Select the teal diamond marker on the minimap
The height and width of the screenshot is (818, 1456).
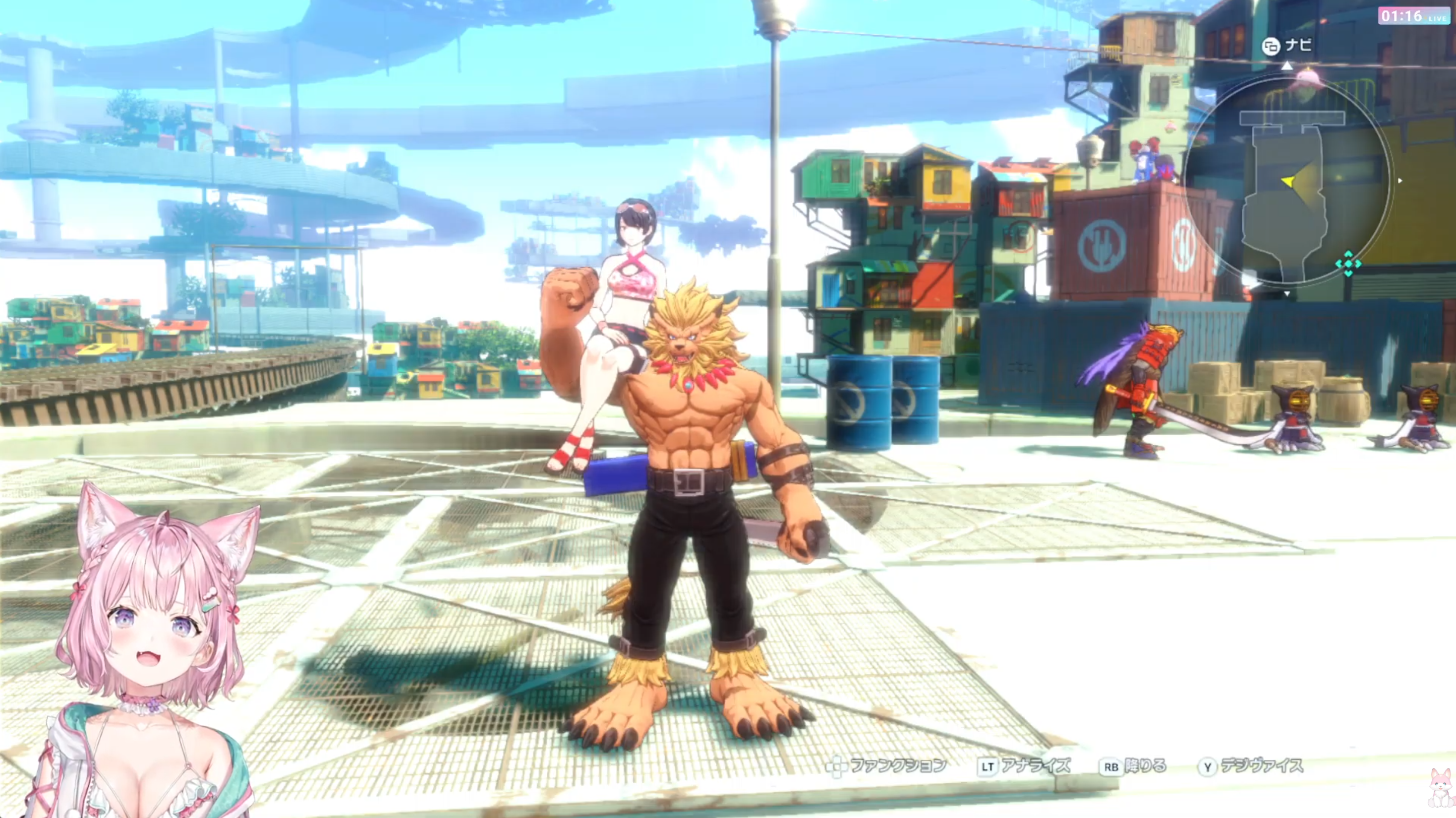pyautogui.click(x=1348, y=263)
